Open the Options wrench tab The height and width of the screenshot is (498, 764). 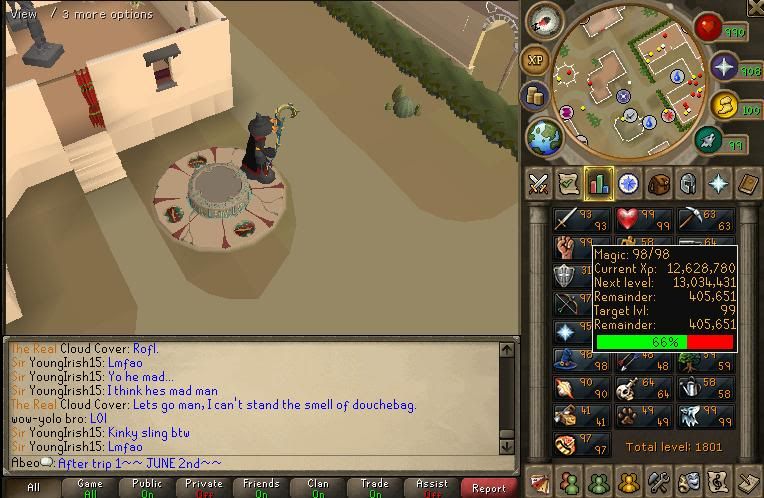pos(658,482)
